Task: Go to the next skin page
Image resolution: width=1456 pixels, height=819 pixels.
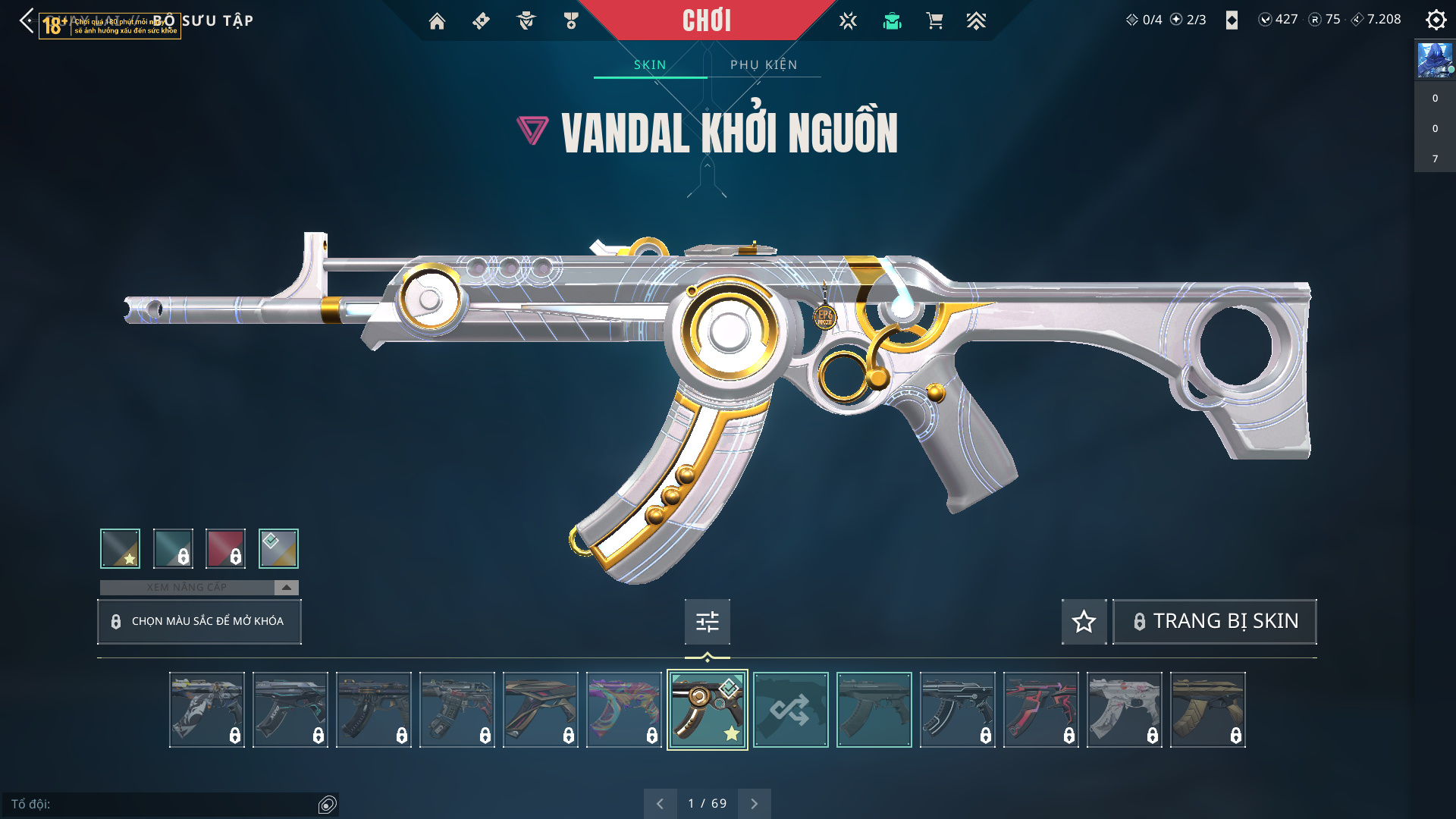Action: pos(754,803)
